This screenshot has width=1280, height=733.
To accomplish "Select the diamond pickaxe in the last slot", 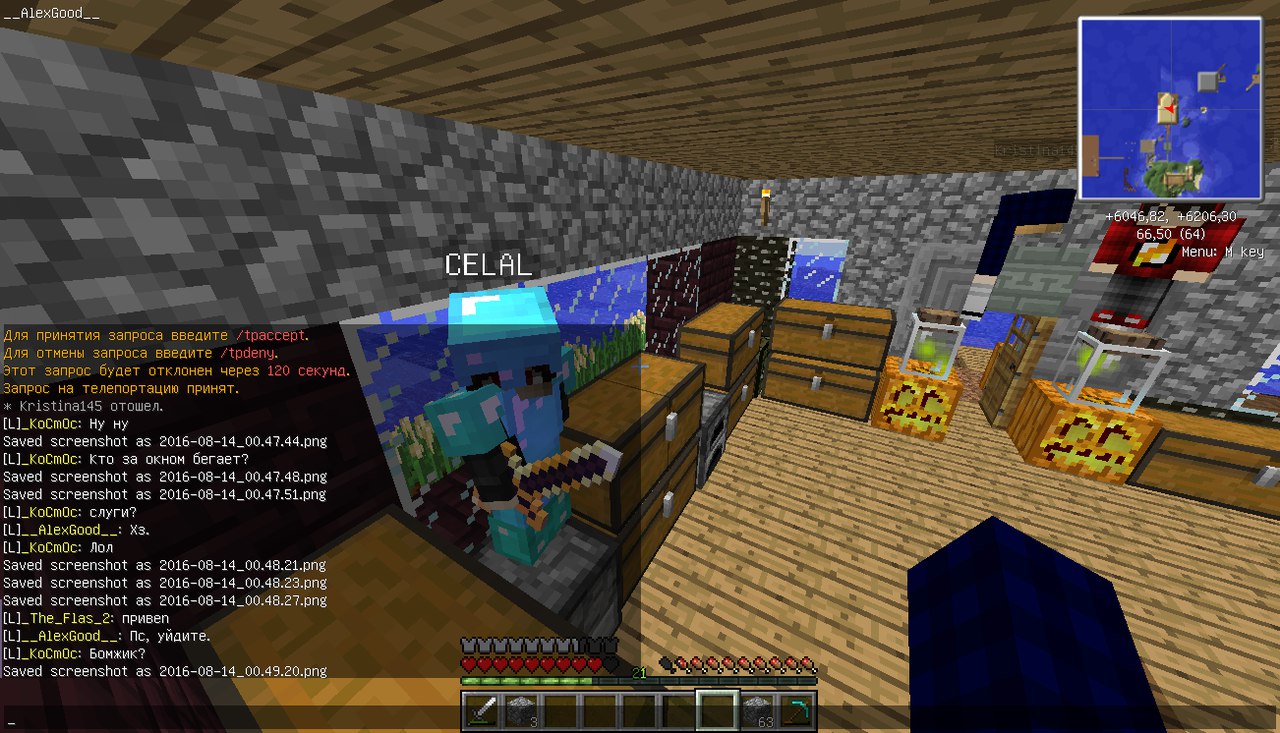I will point(797,710).
